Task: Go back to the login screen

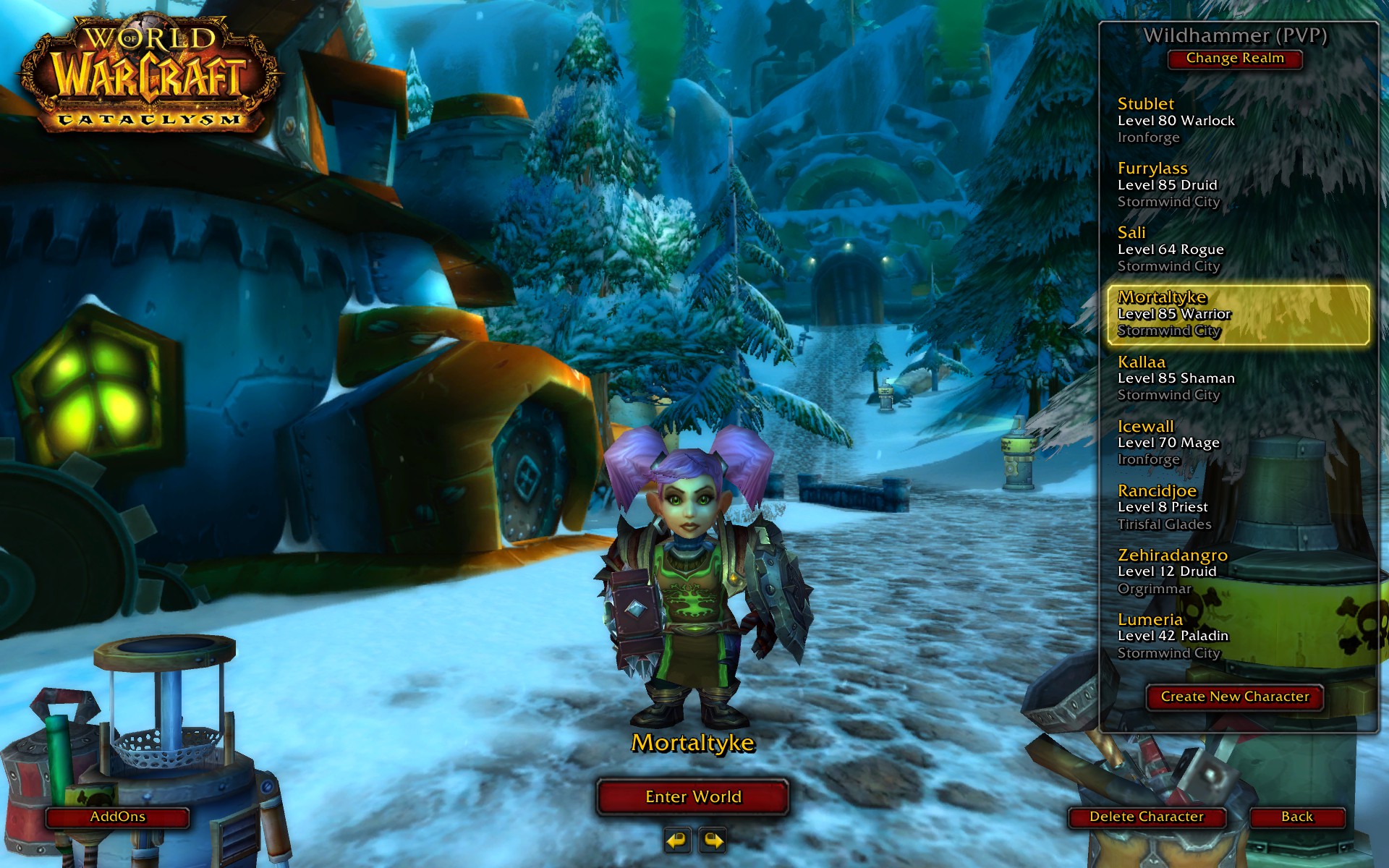Action: click(x=1296, y=817)
